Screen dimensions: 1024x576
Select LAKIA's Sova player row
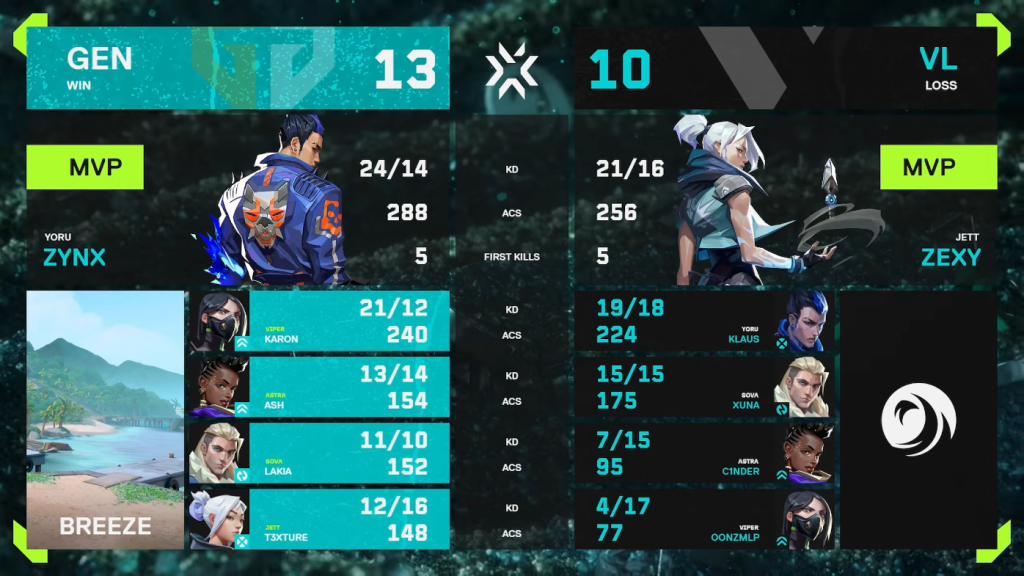(320, 453)
